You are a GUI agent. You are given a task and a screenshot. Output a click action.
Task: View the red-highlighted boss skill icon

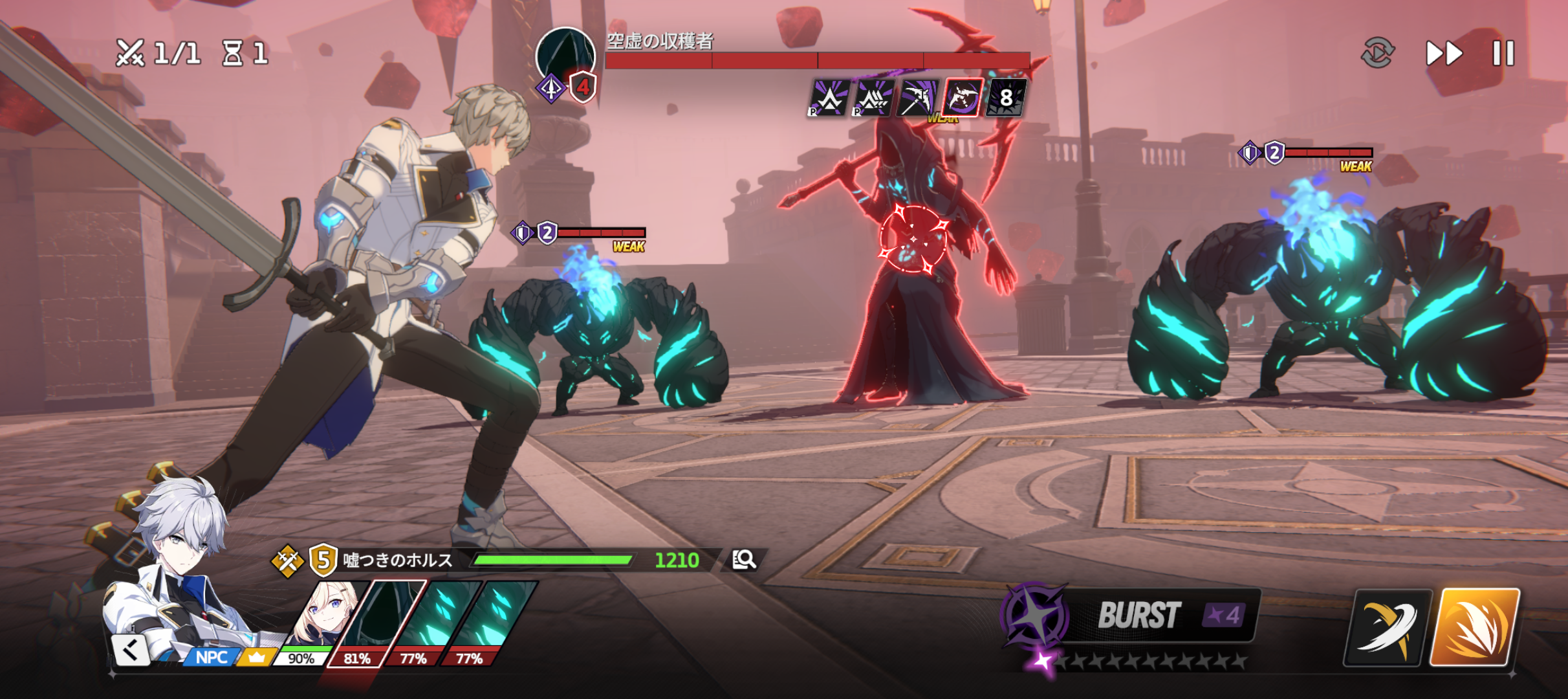click(x=963, y=98)
